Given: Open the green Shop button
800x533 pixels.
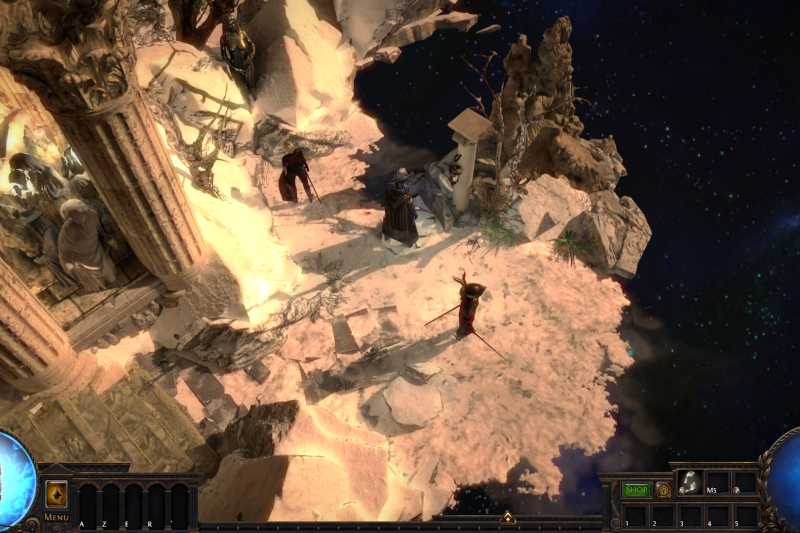Looking at the screenshot, I should (636, 490).
